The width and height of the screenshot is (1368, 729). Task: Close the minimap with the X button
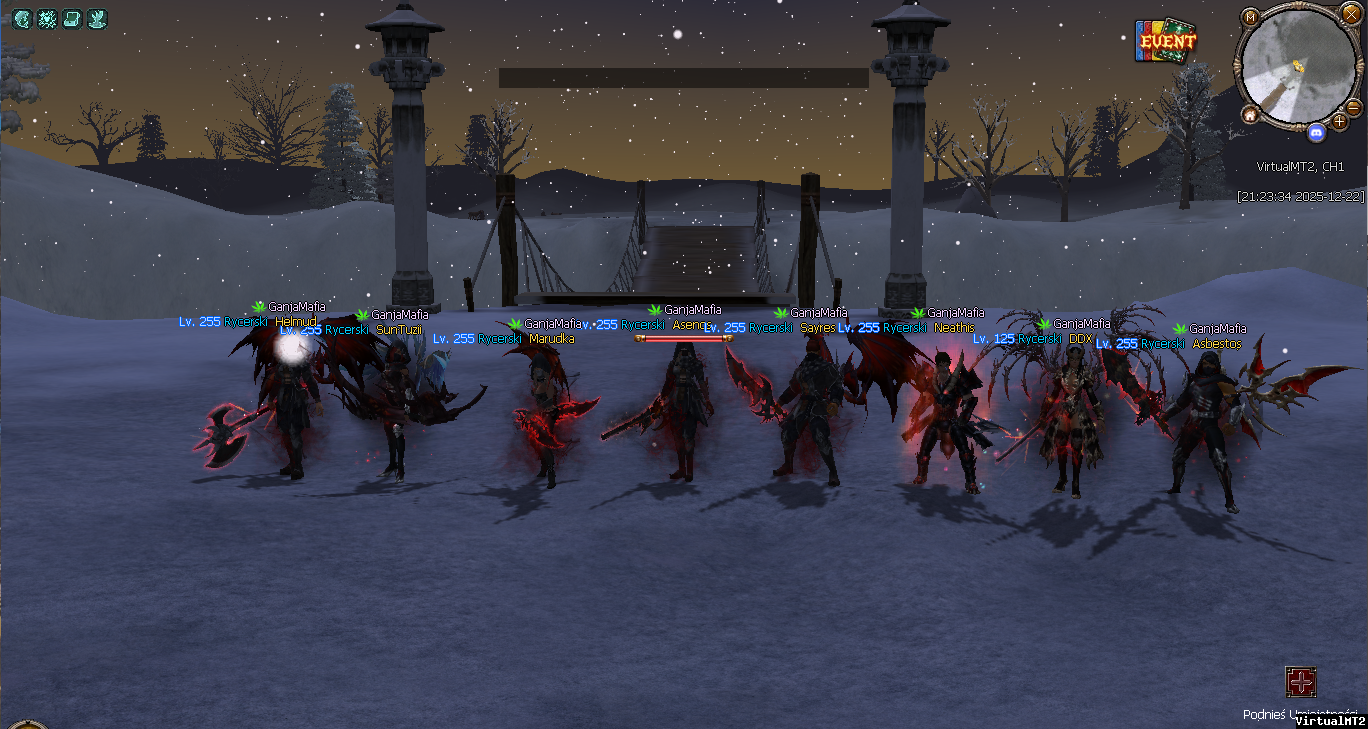point(1351,14)
